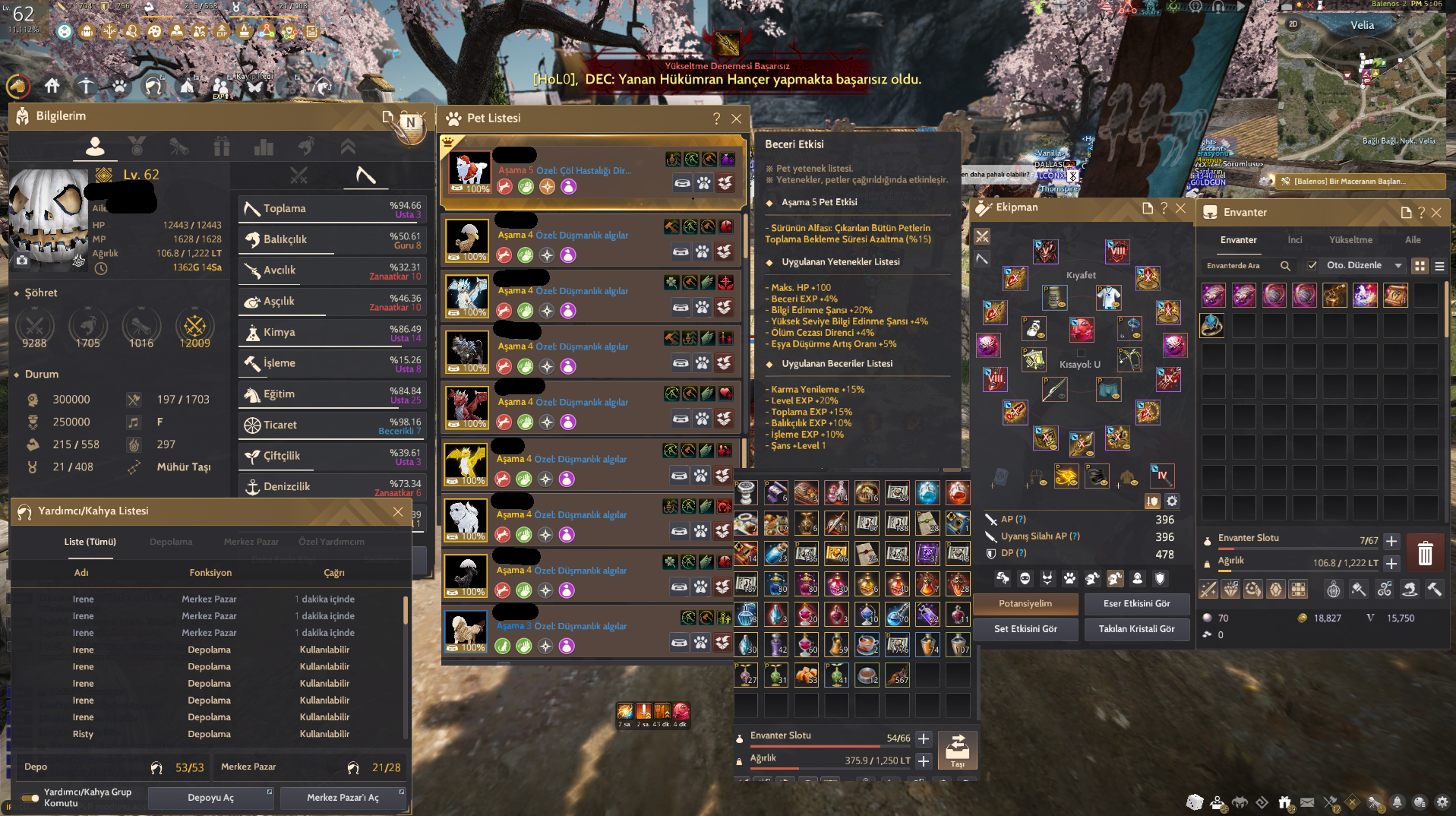Click the Taşı transfer icon below the weight bar
1456x816 pixels.
958,749
